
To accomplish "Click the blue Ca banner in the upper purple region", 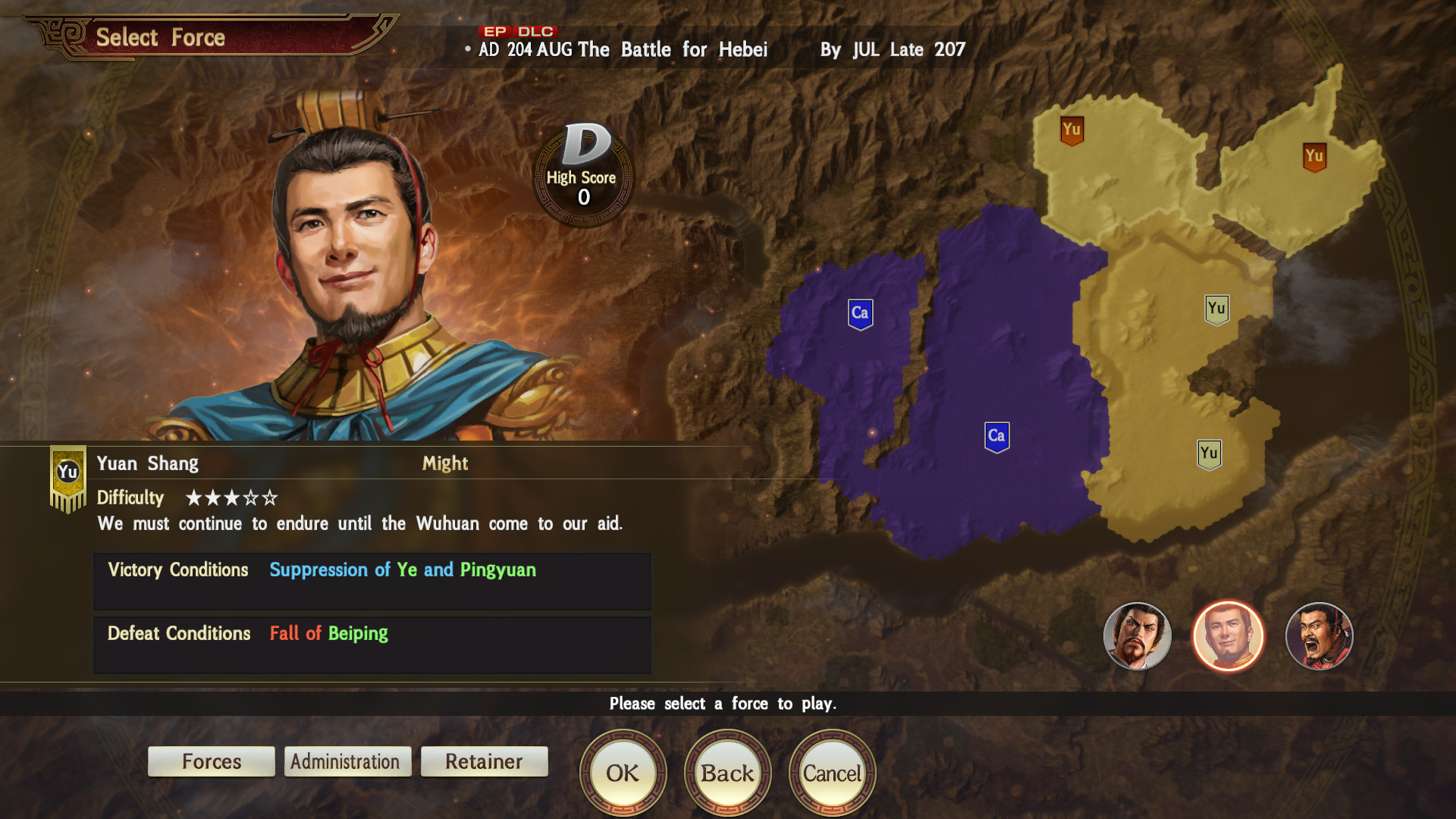I will [861, 311].
